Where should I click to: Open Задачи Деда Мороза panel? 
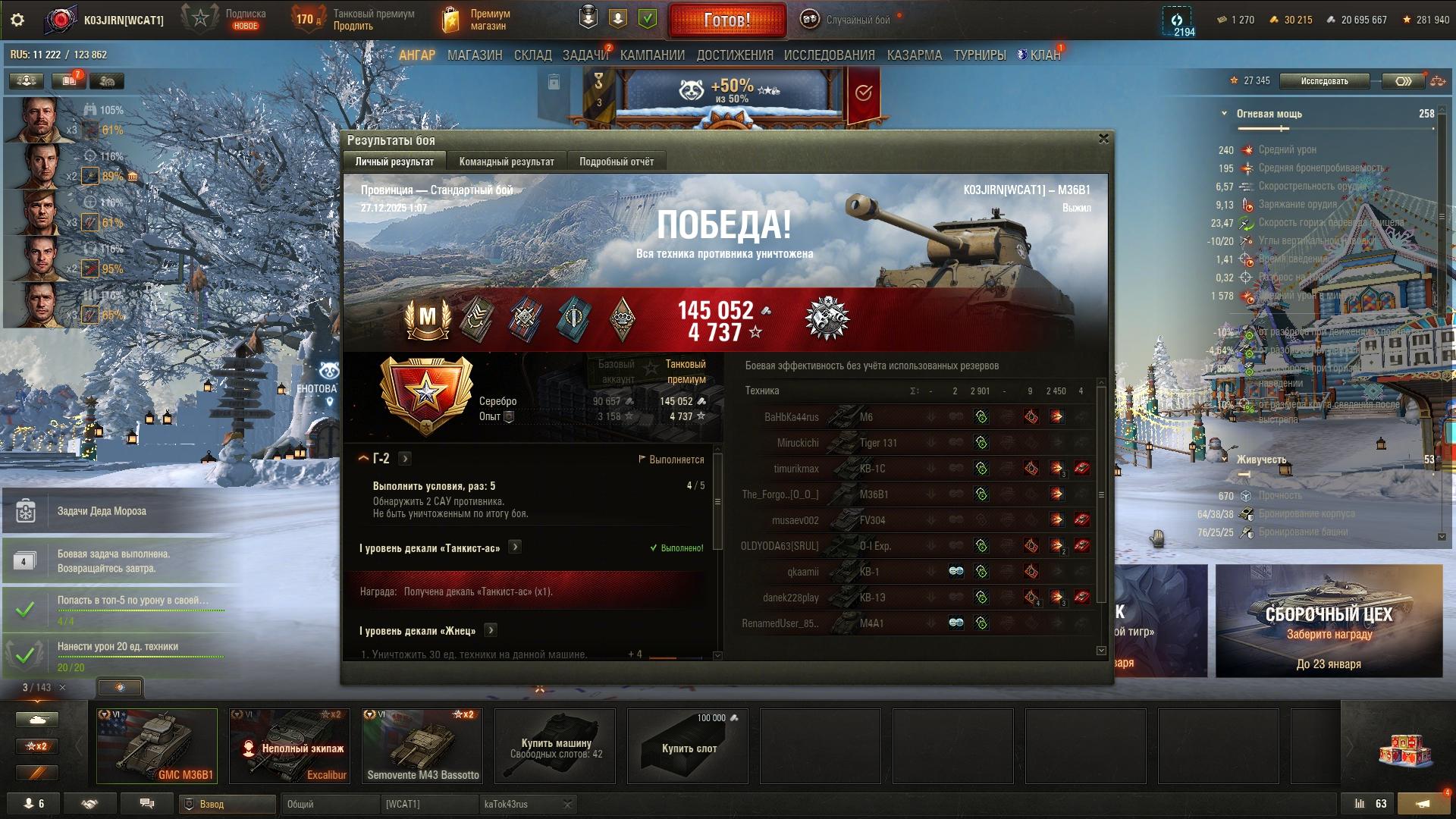pos(102,511)
